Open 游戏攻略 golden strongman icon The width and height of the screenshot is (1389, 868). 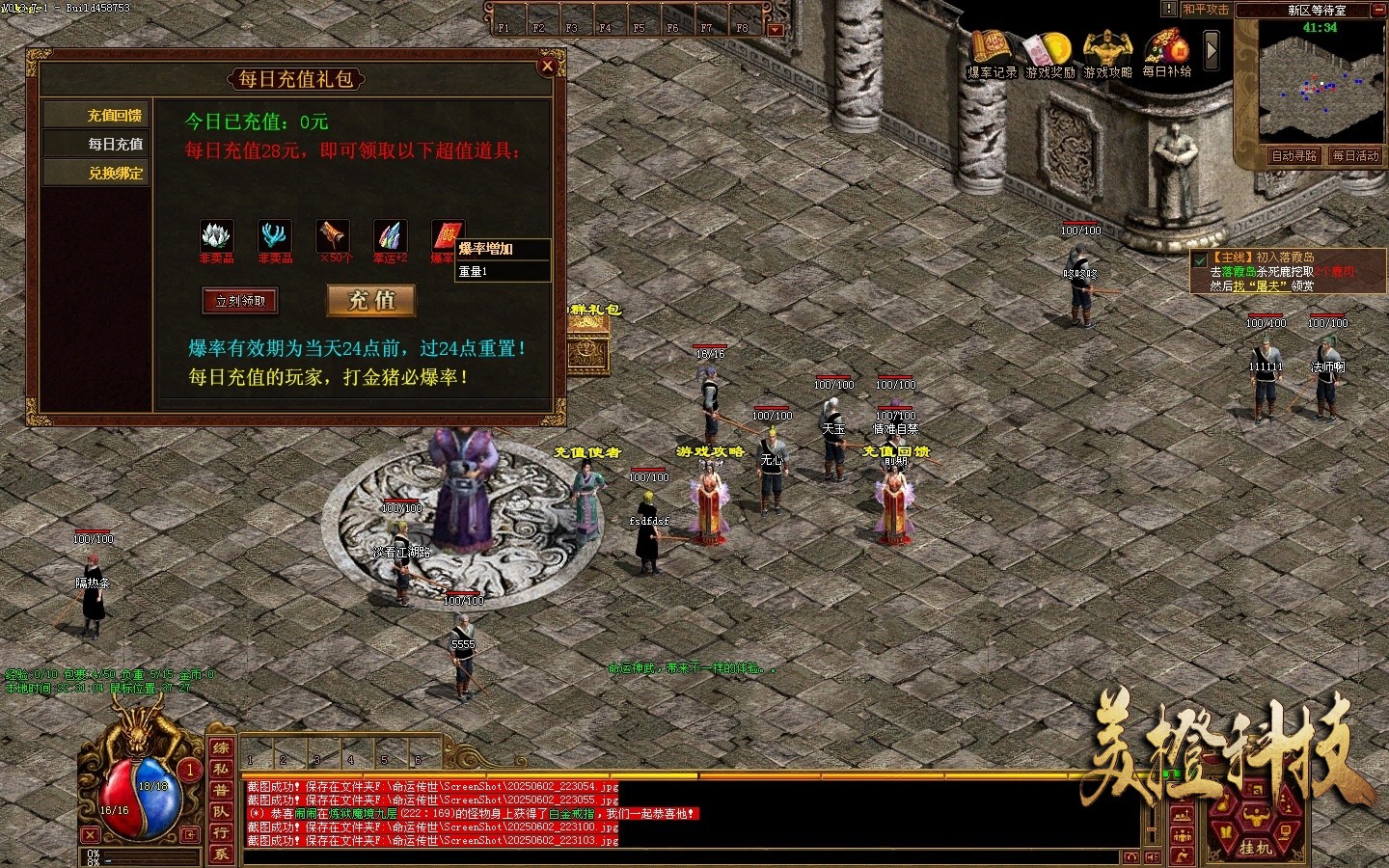point(1107,51)
